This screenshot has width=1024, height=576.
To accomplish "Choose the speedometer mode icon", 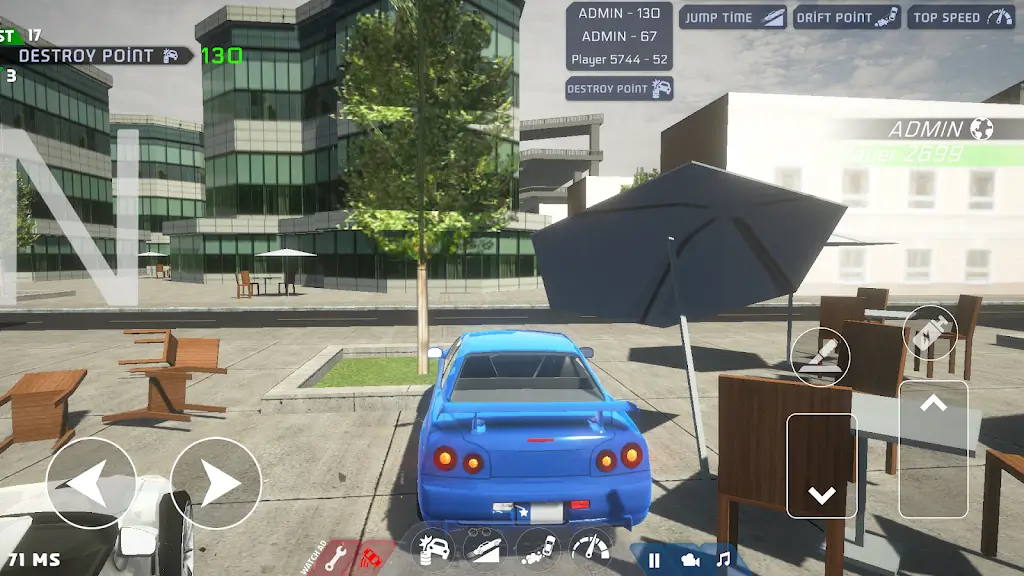I will [591, 549].
